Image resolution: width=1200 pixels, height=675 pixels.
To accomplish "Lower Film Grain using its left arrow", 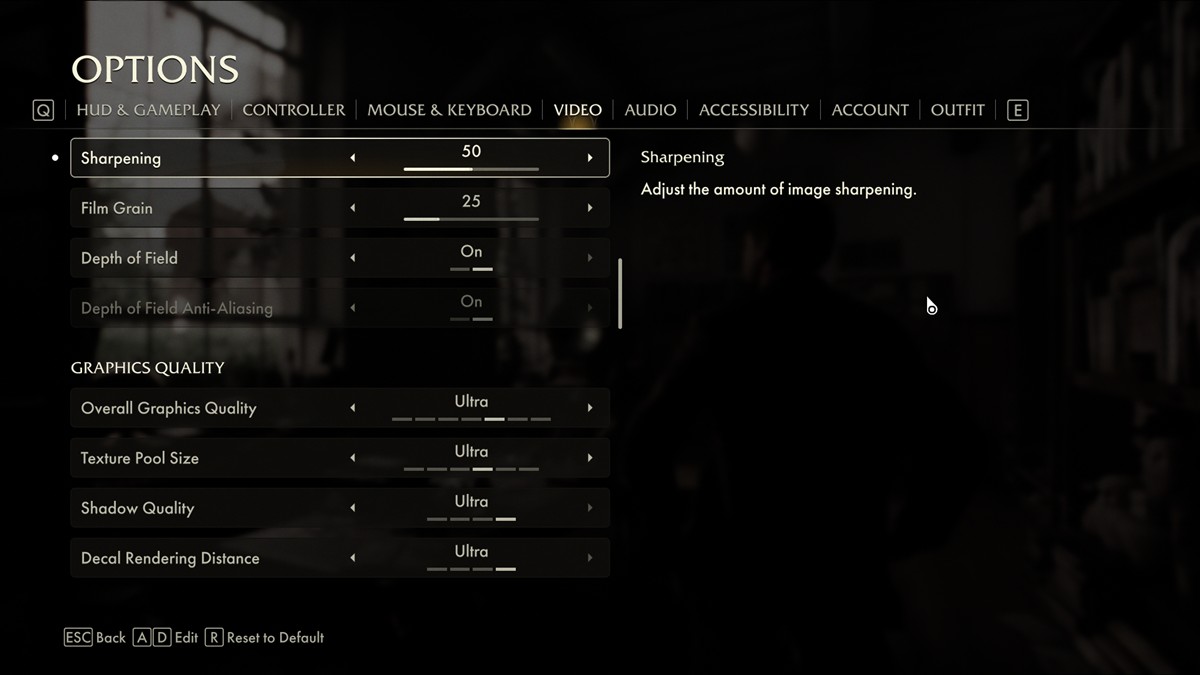I will [x=352, y=208].
